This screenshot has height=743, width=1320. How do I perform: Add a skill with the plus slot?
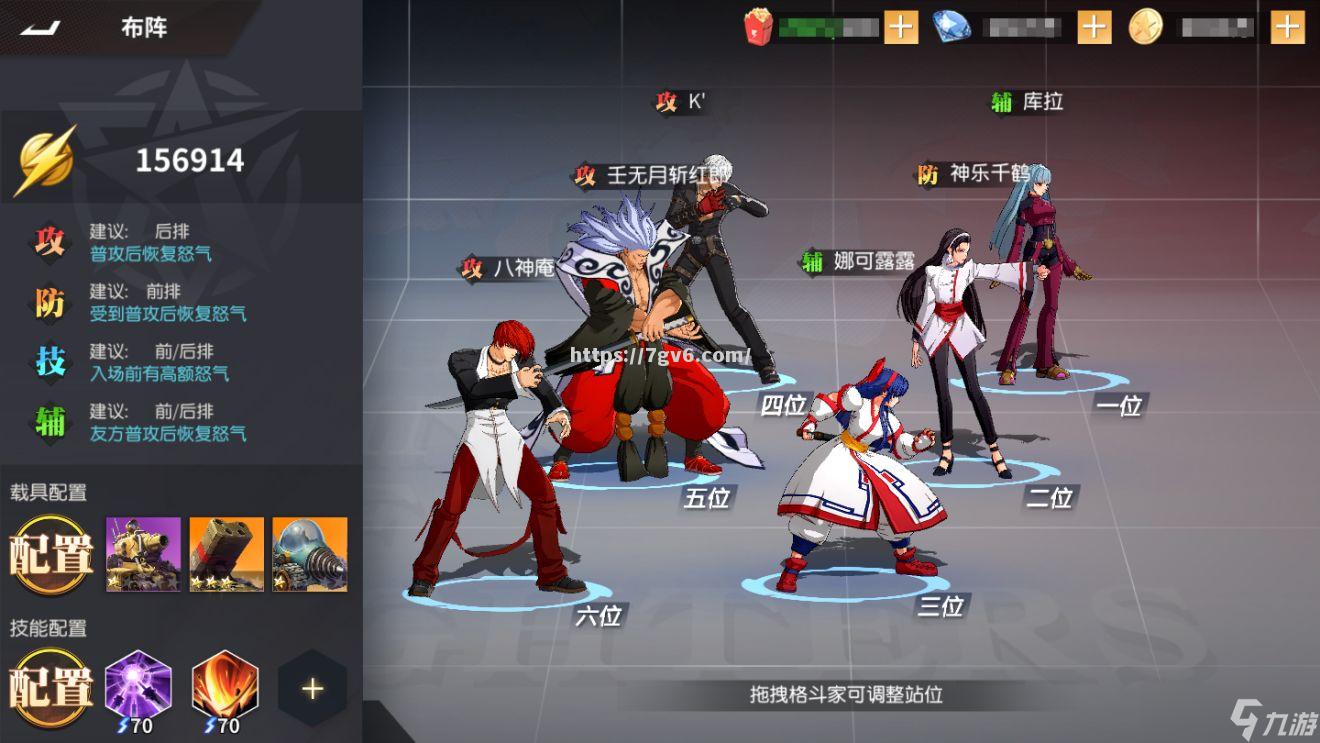tap(310, 687)
